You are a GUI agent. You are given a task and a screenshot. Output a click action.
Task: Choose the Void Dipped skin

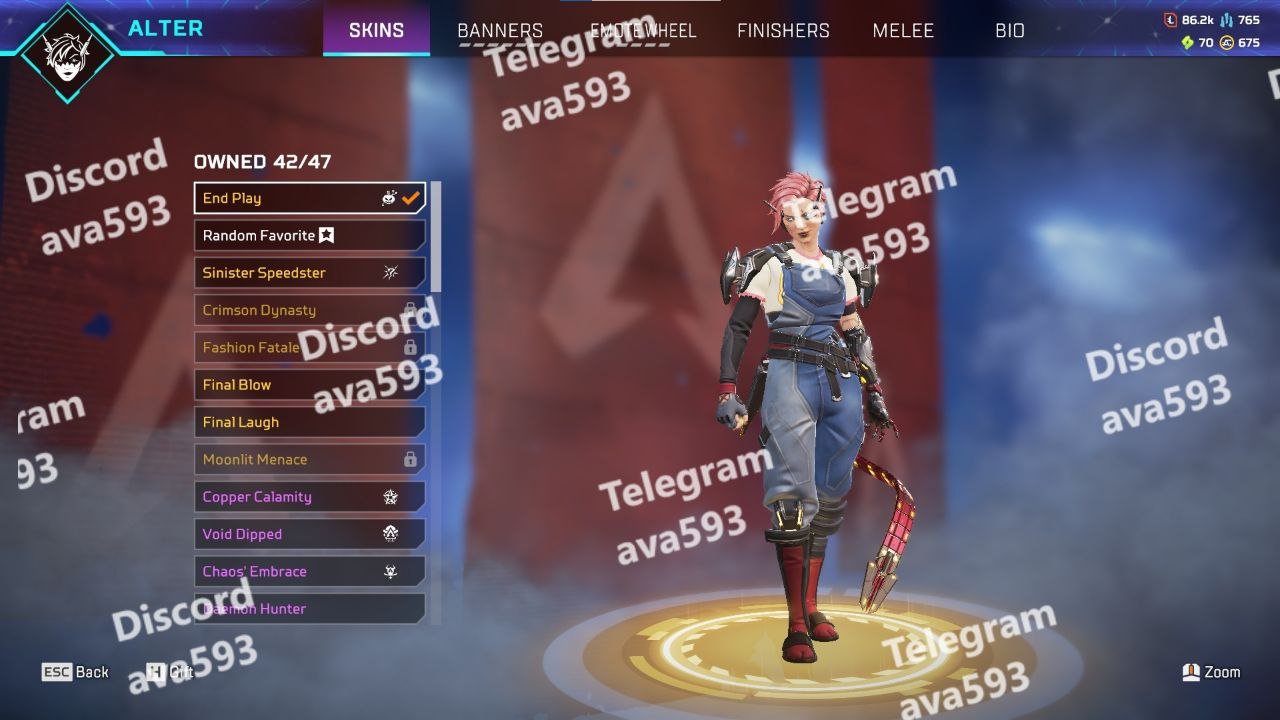click(309, 534)
